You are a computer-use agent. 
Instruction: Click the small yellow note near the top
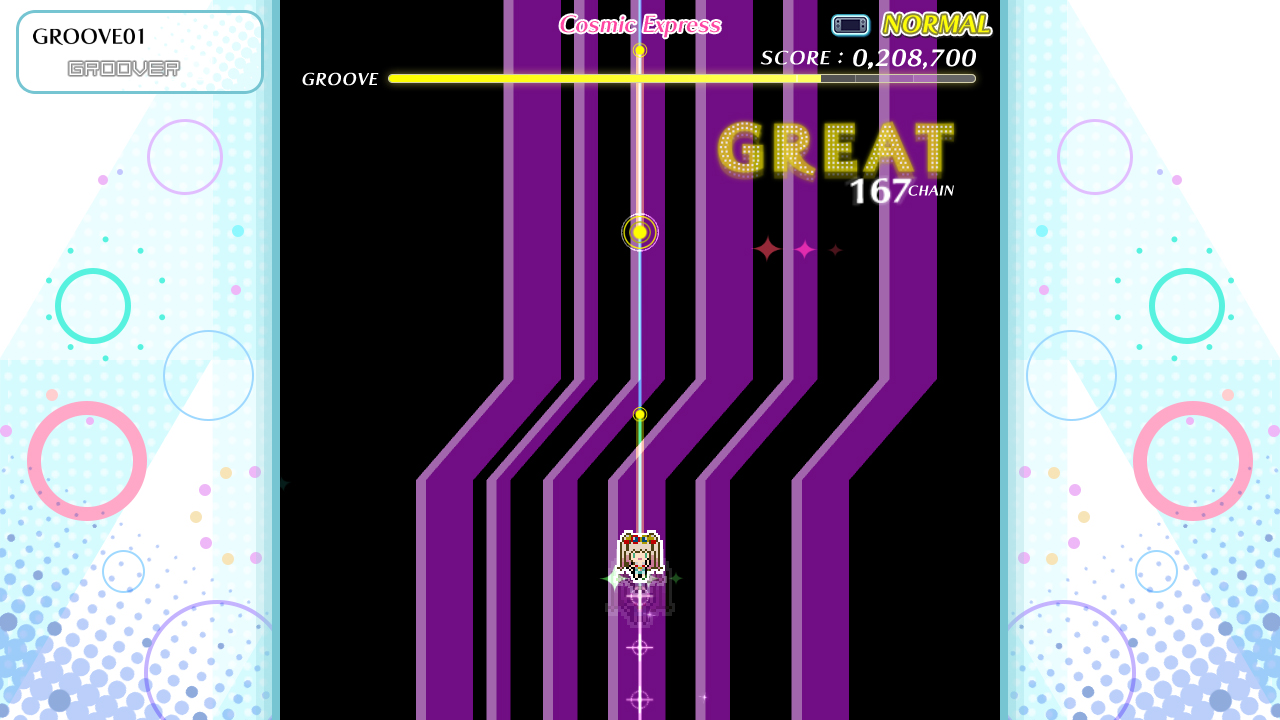[x=639, y=50]
